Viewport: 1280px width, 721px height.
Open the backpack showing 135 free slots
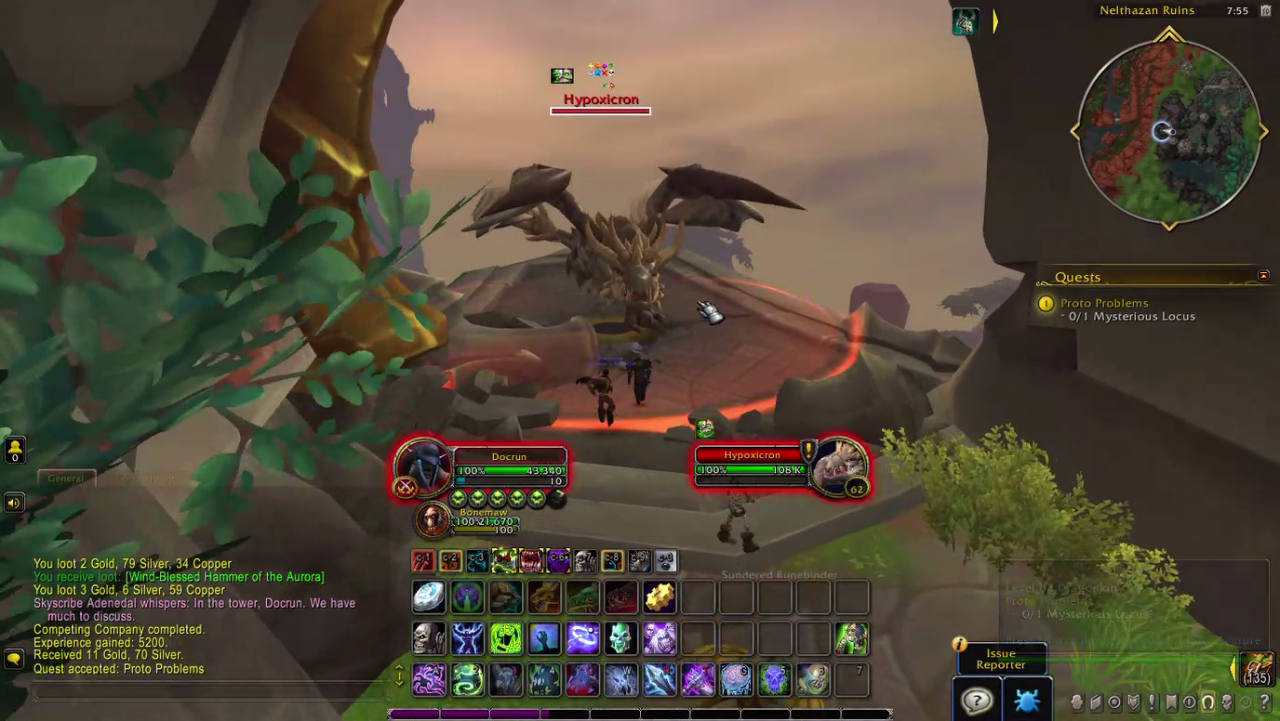(x=1256, y=667)
